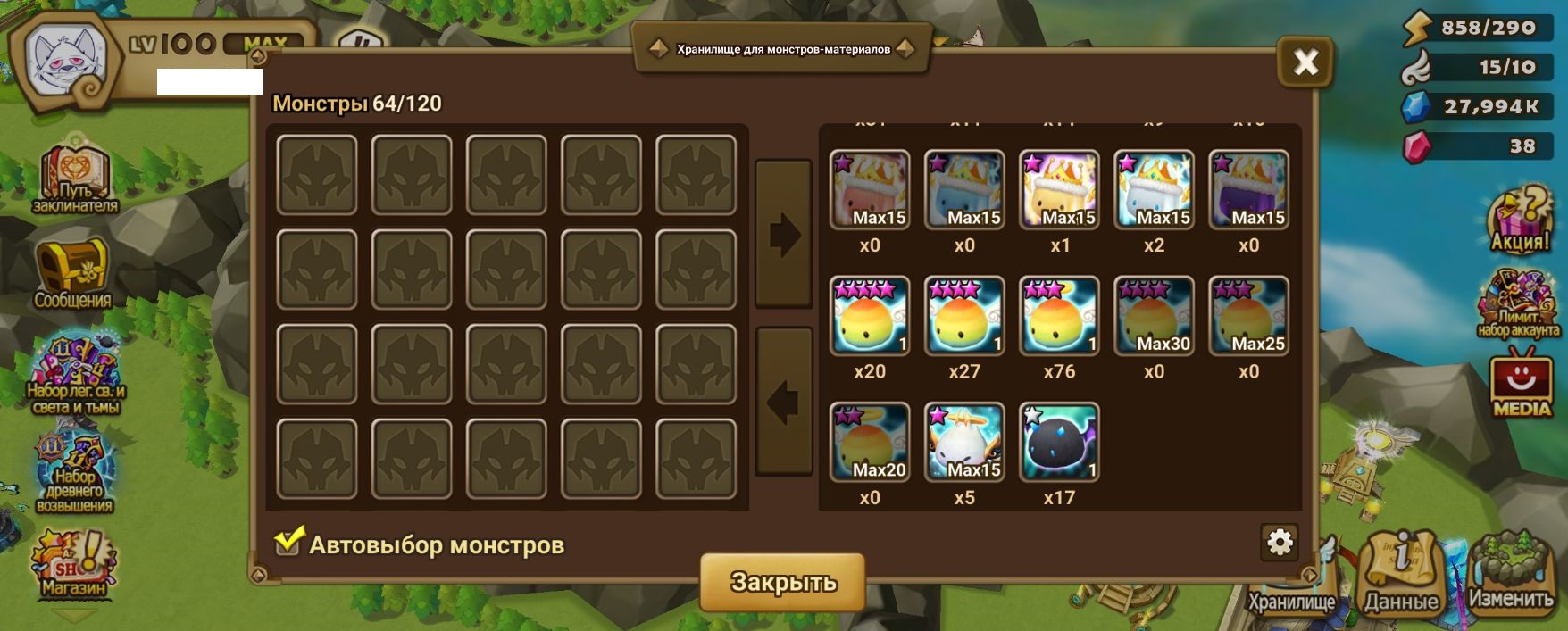Select the rainbowmon stack with x76
Image resolution: width=1568 pixels, height=631 pixels.
1059,316
